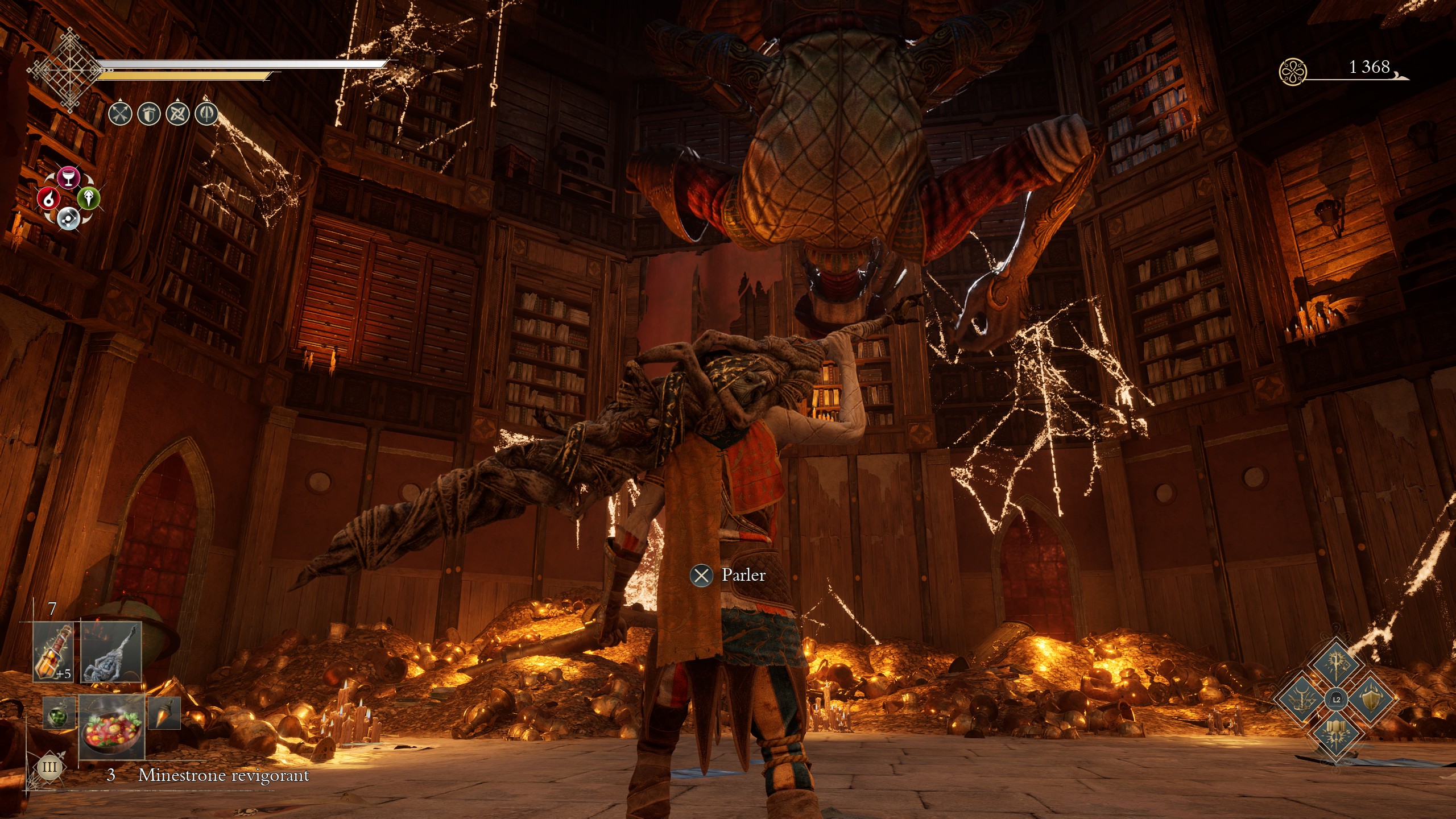Screen dimensions: 1456x819
Task: Use the orange healing flask slot
Action: tap(55, 652)
